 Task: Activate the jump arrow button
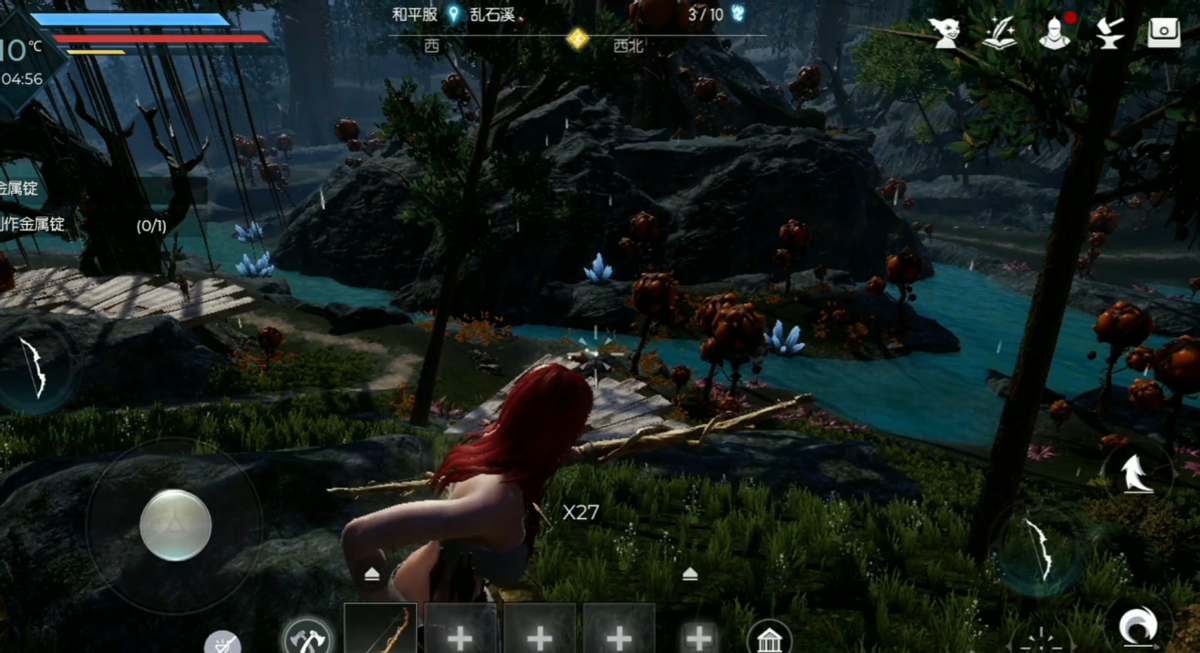(x=1136, y=472)
